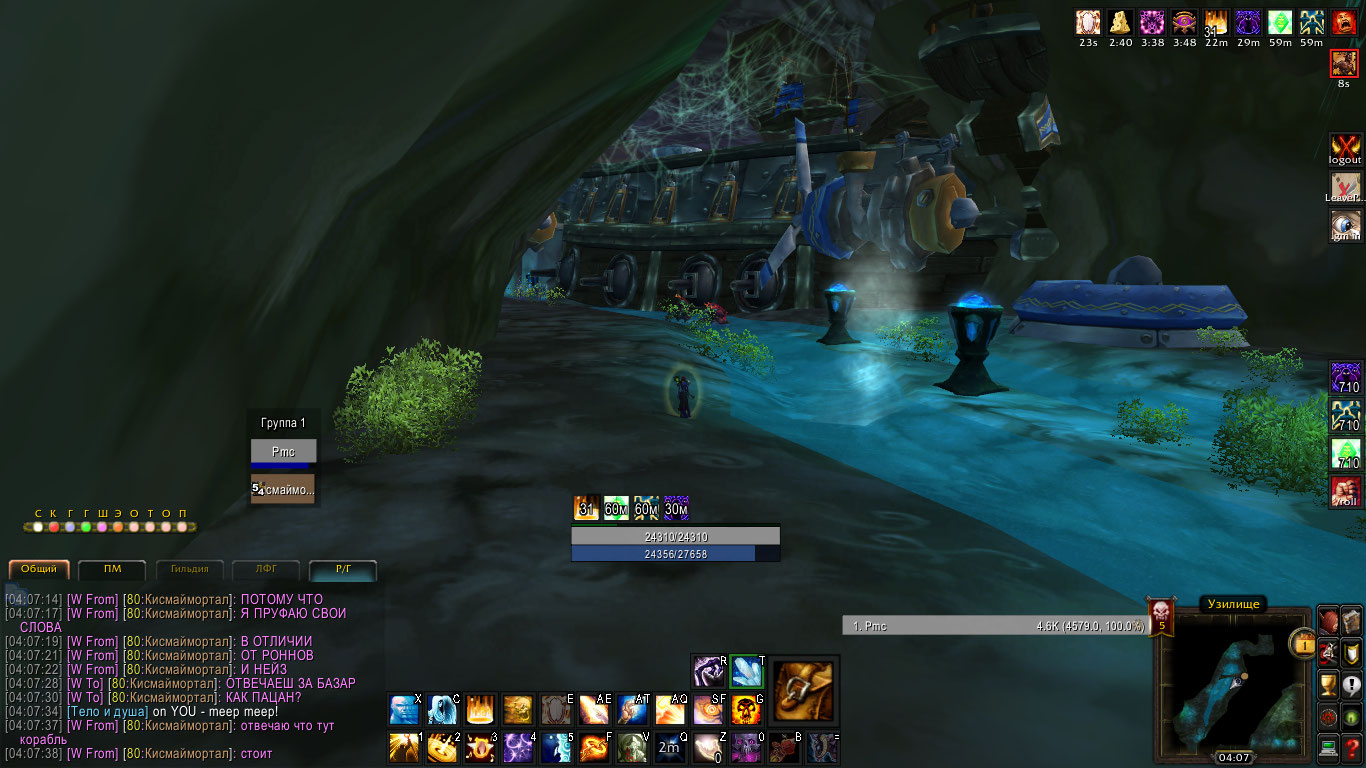Open the ПМ chat tab

112,570
